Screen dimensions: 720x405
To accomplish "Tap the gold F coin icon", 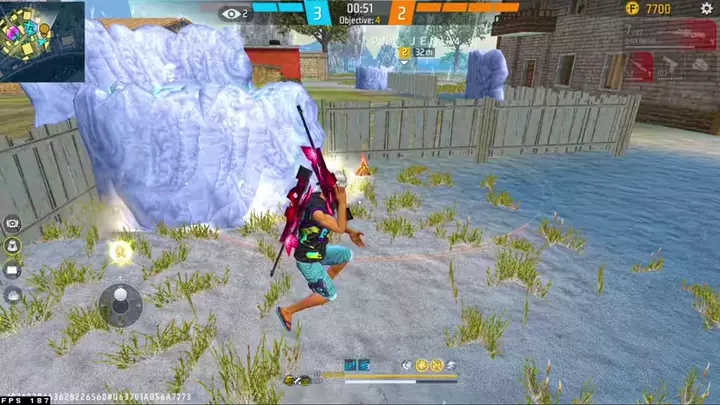I will [632, 9].
